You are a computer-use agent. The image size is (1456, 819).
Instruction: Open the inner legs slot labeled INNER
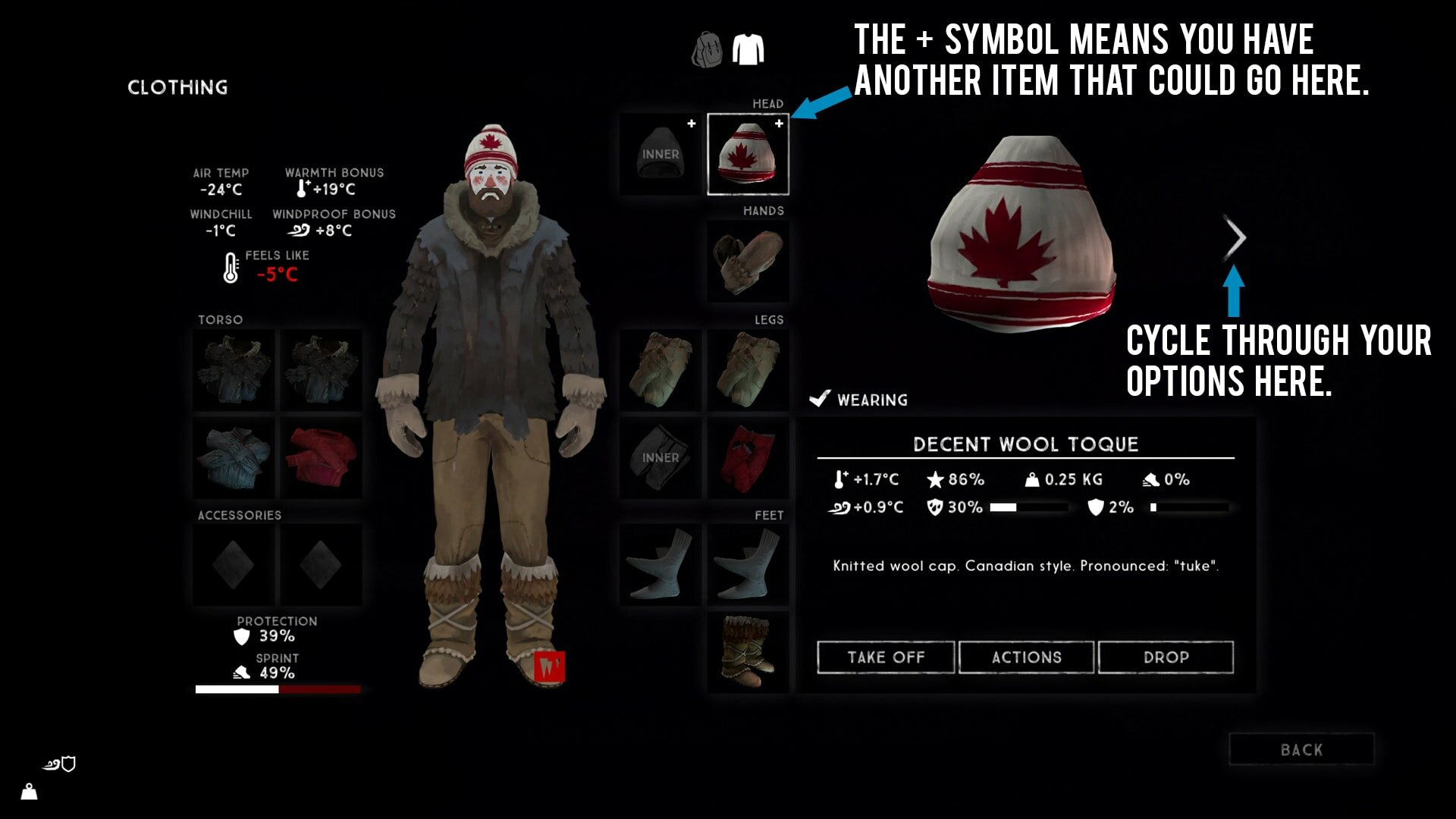point(659,457)
